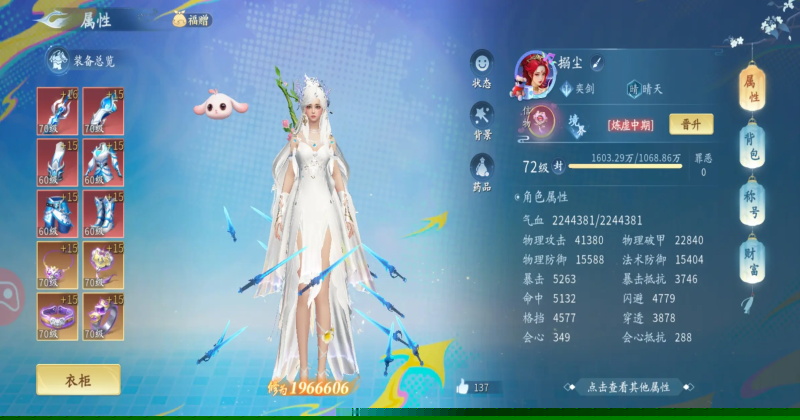This screenshot has width=800, height=420.
Task: Click the 晋升 promote button
Action: click(x=691, y=124)
